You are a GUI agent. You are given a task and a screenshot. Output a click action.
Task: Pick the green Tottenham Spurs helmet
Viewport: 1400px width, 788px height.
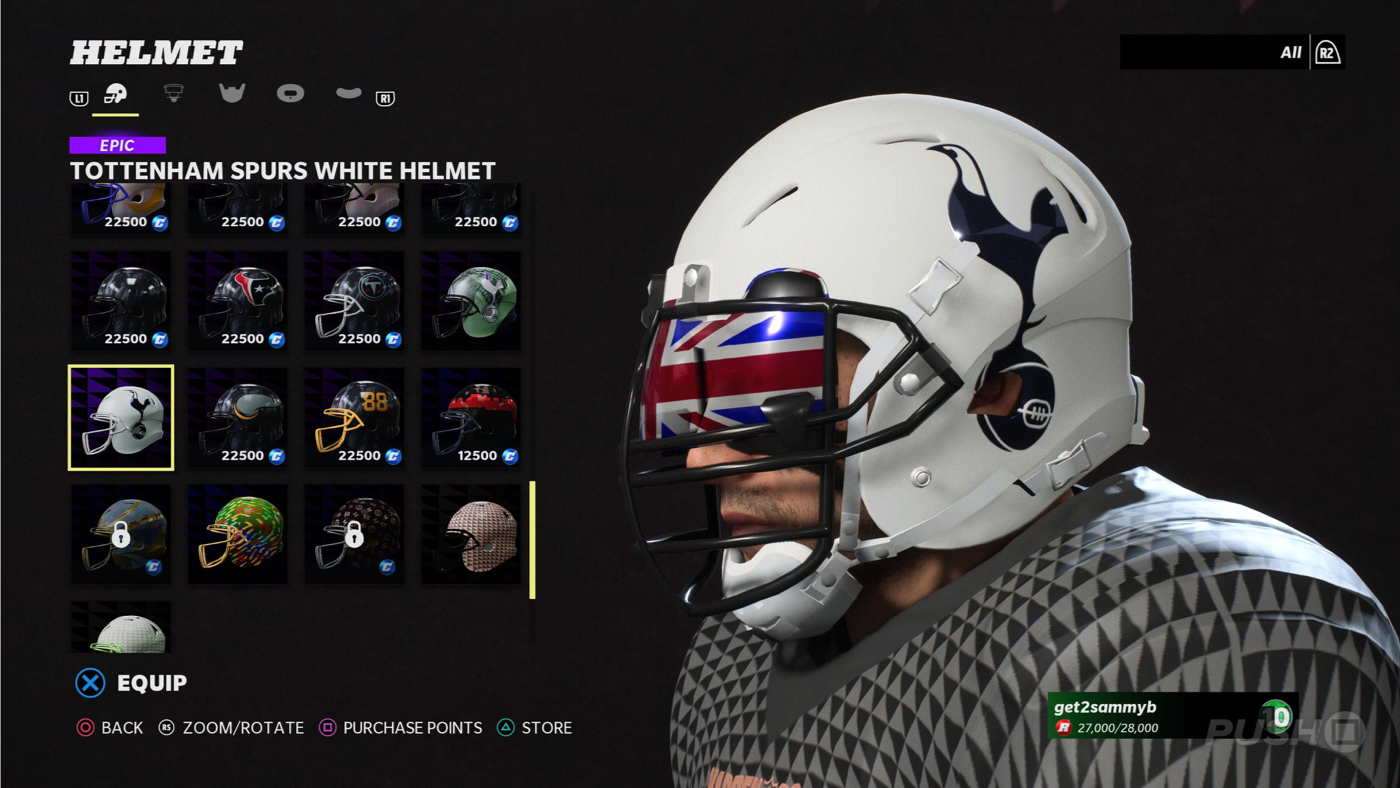[x=471, y=300]
